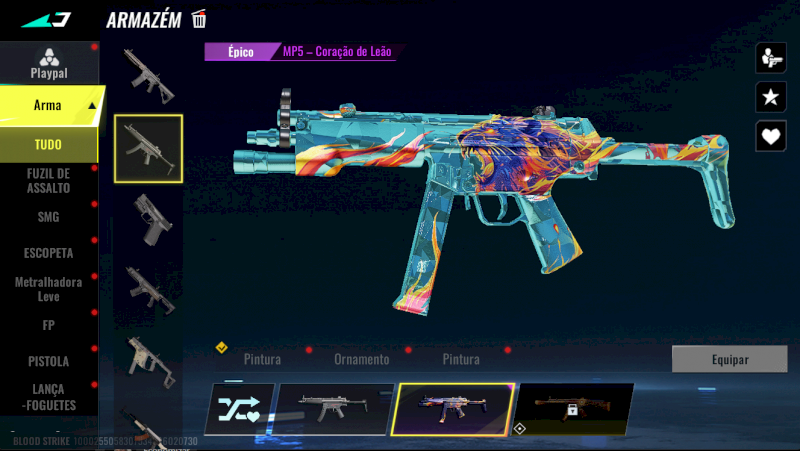Switch to the SMG category
This screenshot has height=451, width=800.
[x=48, y=217]
